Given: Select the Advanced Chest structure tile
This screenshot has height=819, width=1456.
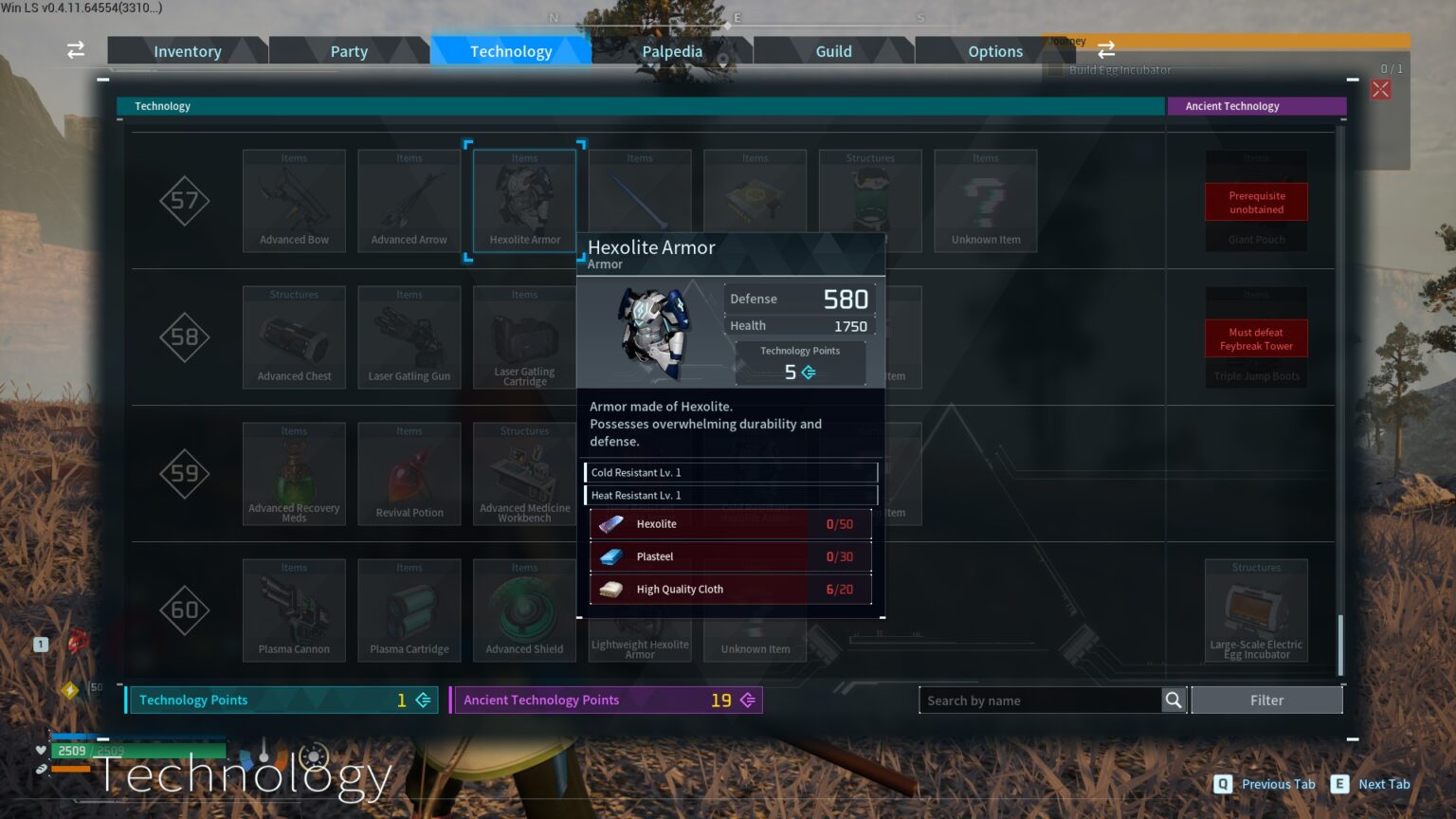Looking at the screenshot, I should click(294, 337).
